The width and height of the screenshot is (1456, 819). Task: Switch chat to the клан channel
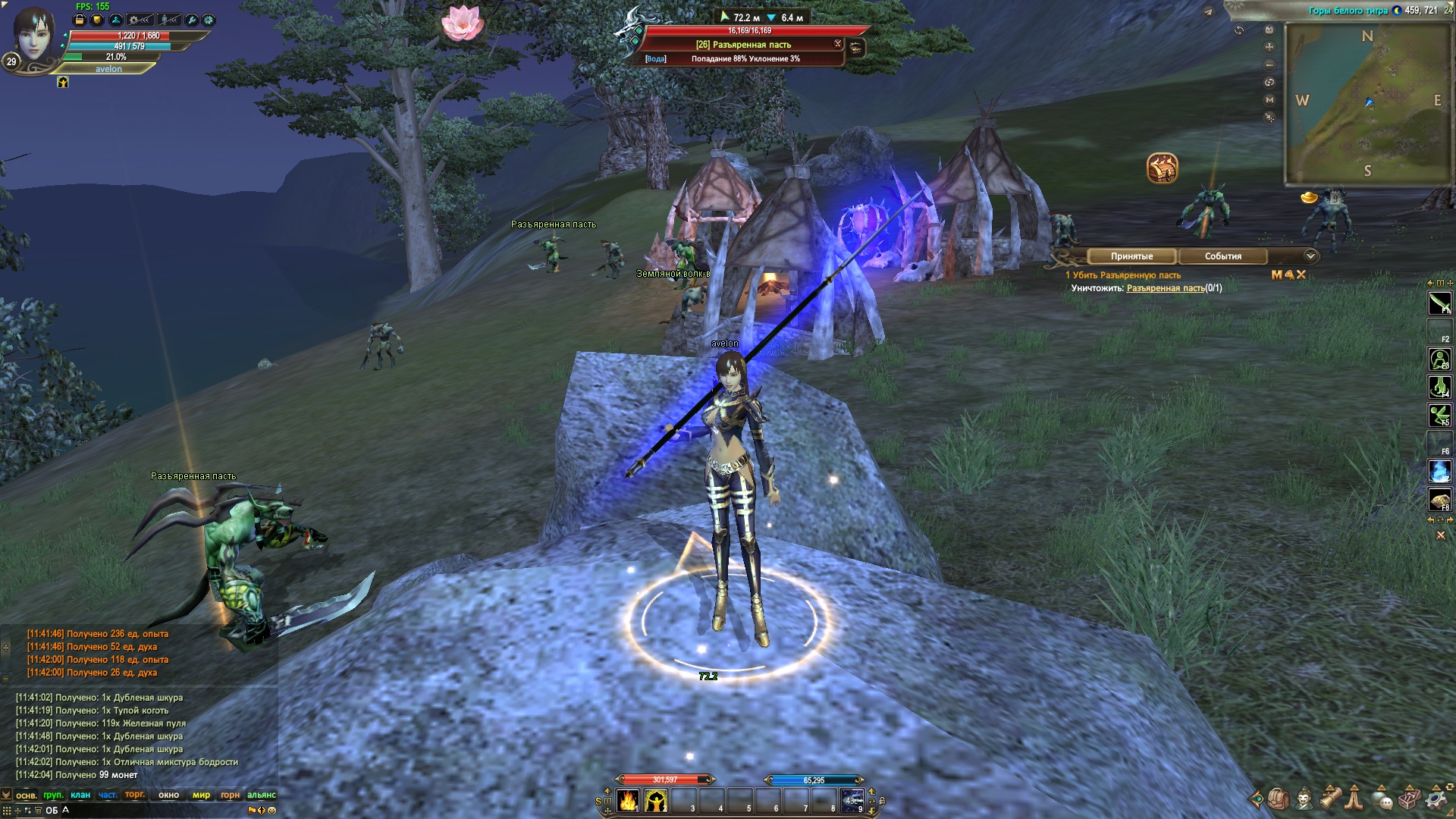point(80,795)
